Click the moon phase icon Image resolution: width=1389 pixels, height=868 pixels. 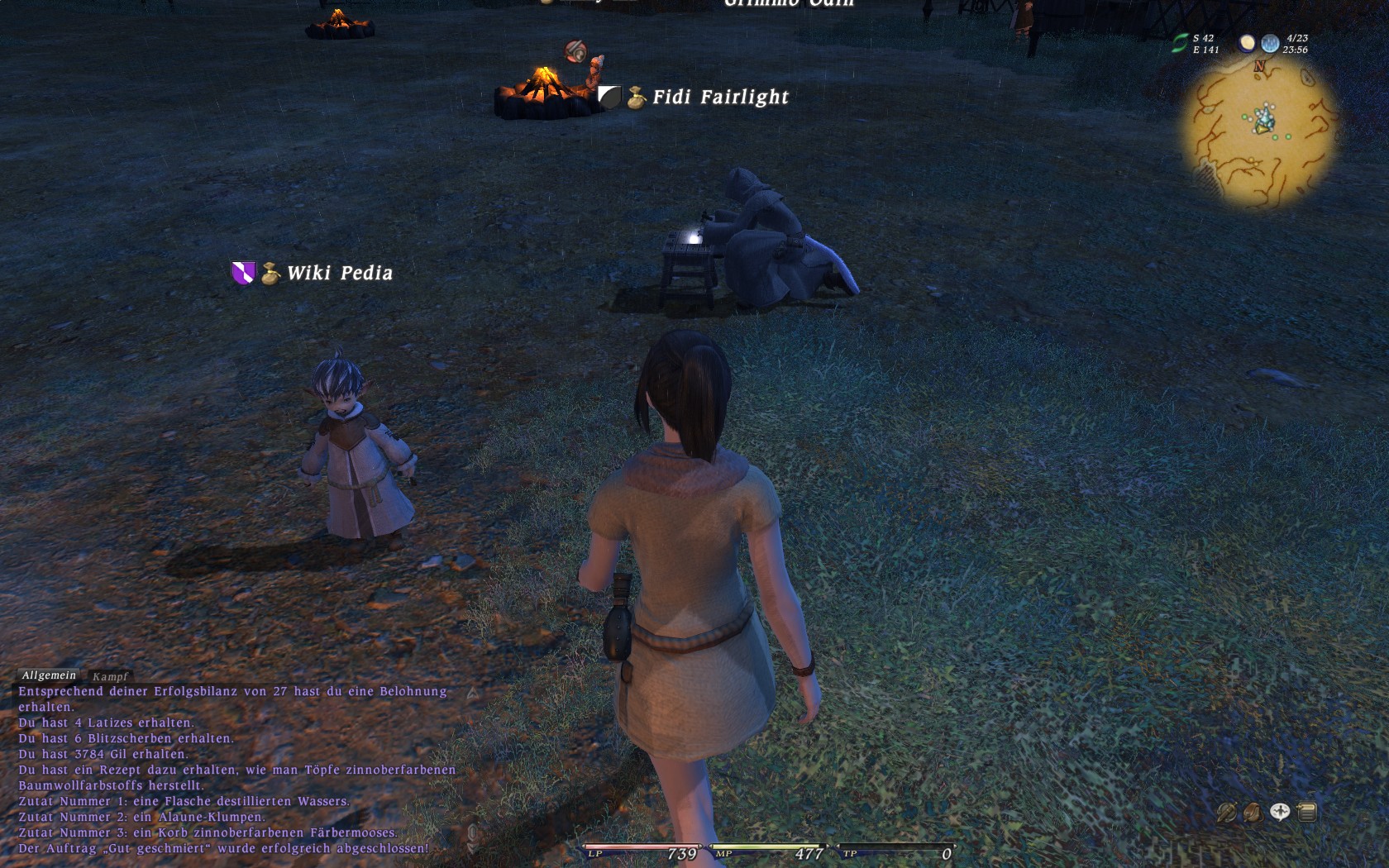point(1247,43)
